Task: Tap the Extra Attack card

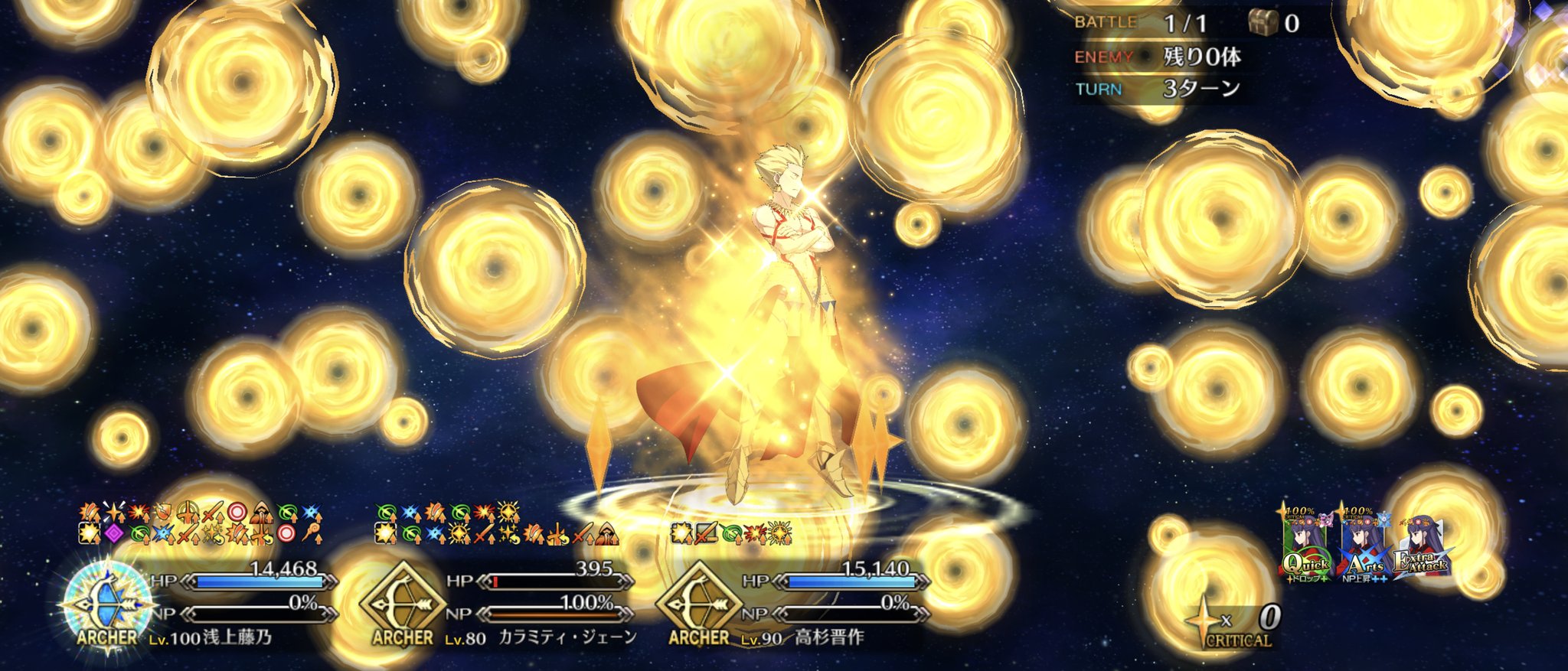Action: 1422,549
